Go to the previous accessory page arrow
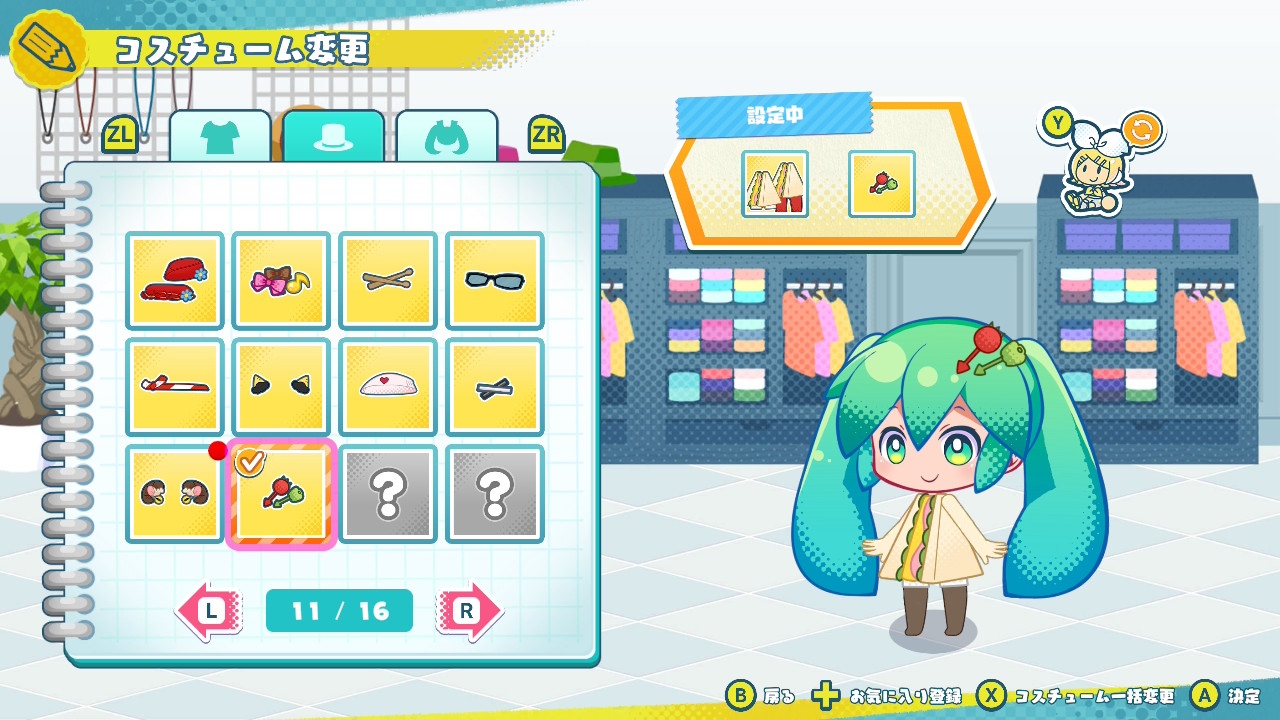Viewport: 1280px width, 720px height. (x=209, y=610)
